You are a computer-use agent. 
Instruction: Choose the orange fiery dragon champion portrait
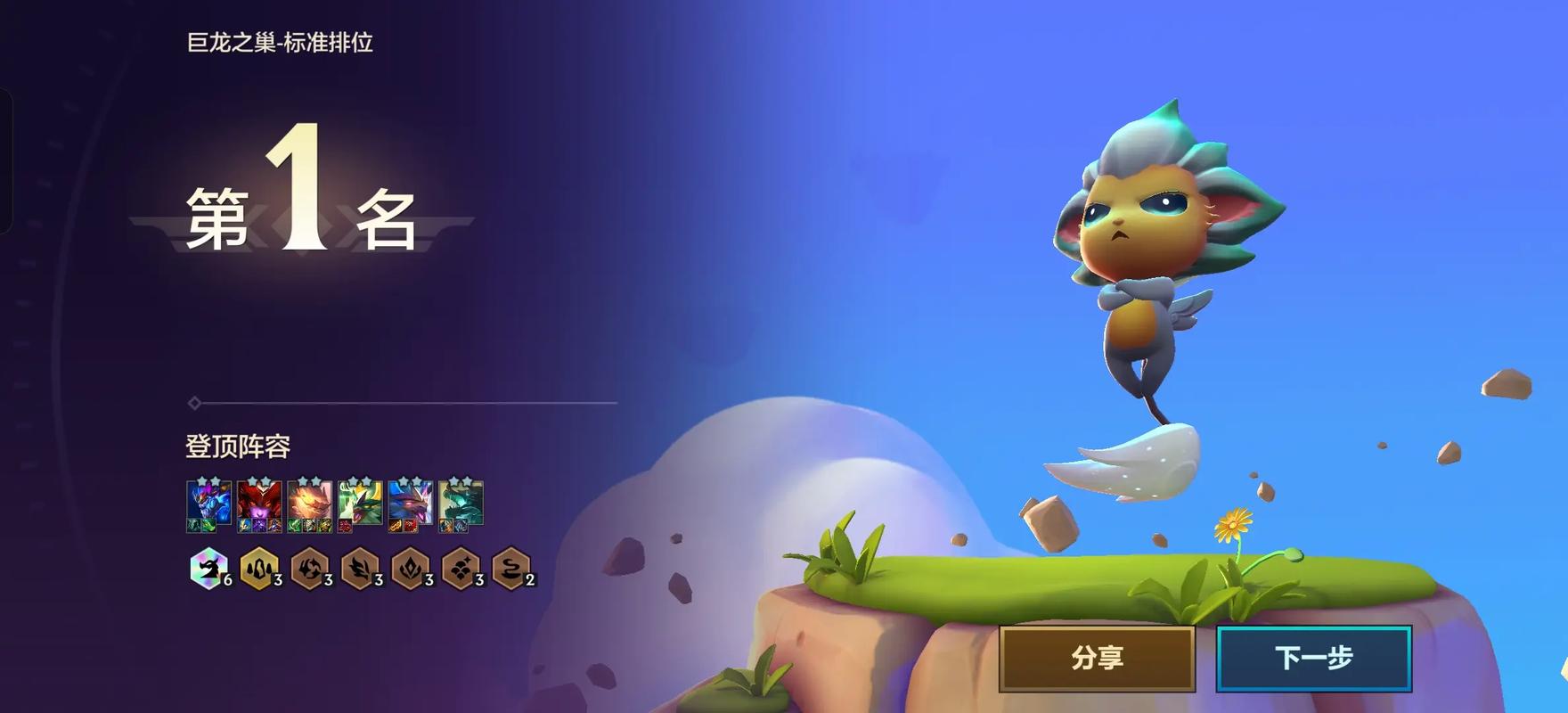309,504
